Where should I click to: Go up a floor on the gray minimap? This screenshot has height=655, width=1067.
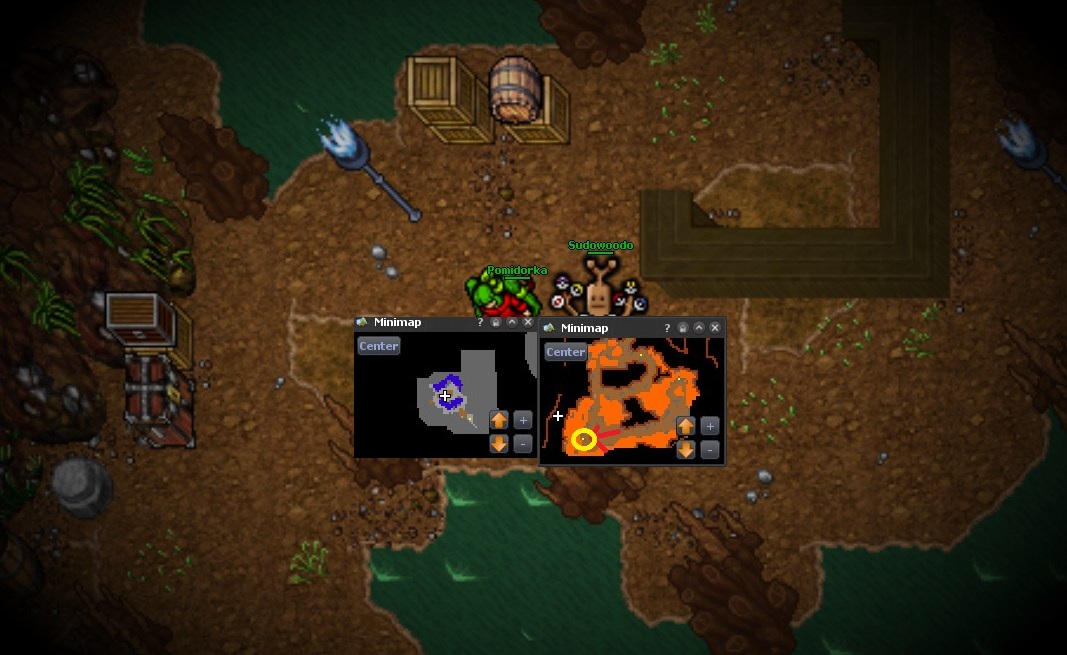click(499, 420)
